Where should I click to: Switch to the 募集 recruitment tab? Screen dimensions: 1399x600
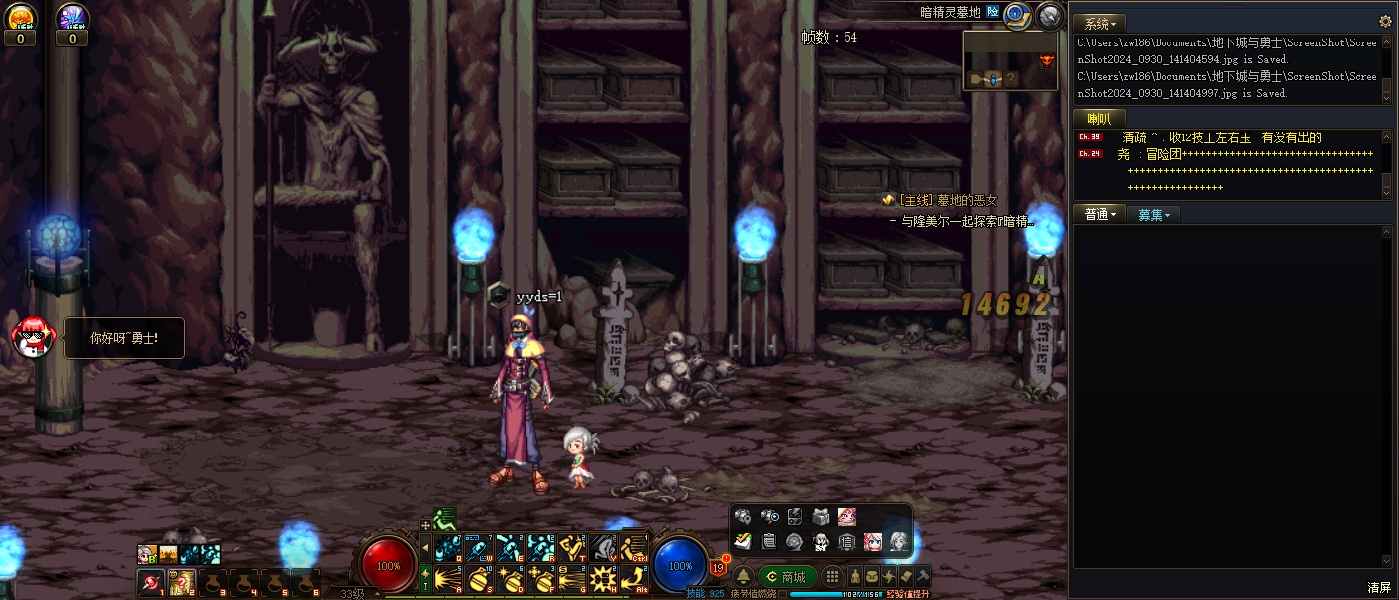click(1153, 214)
